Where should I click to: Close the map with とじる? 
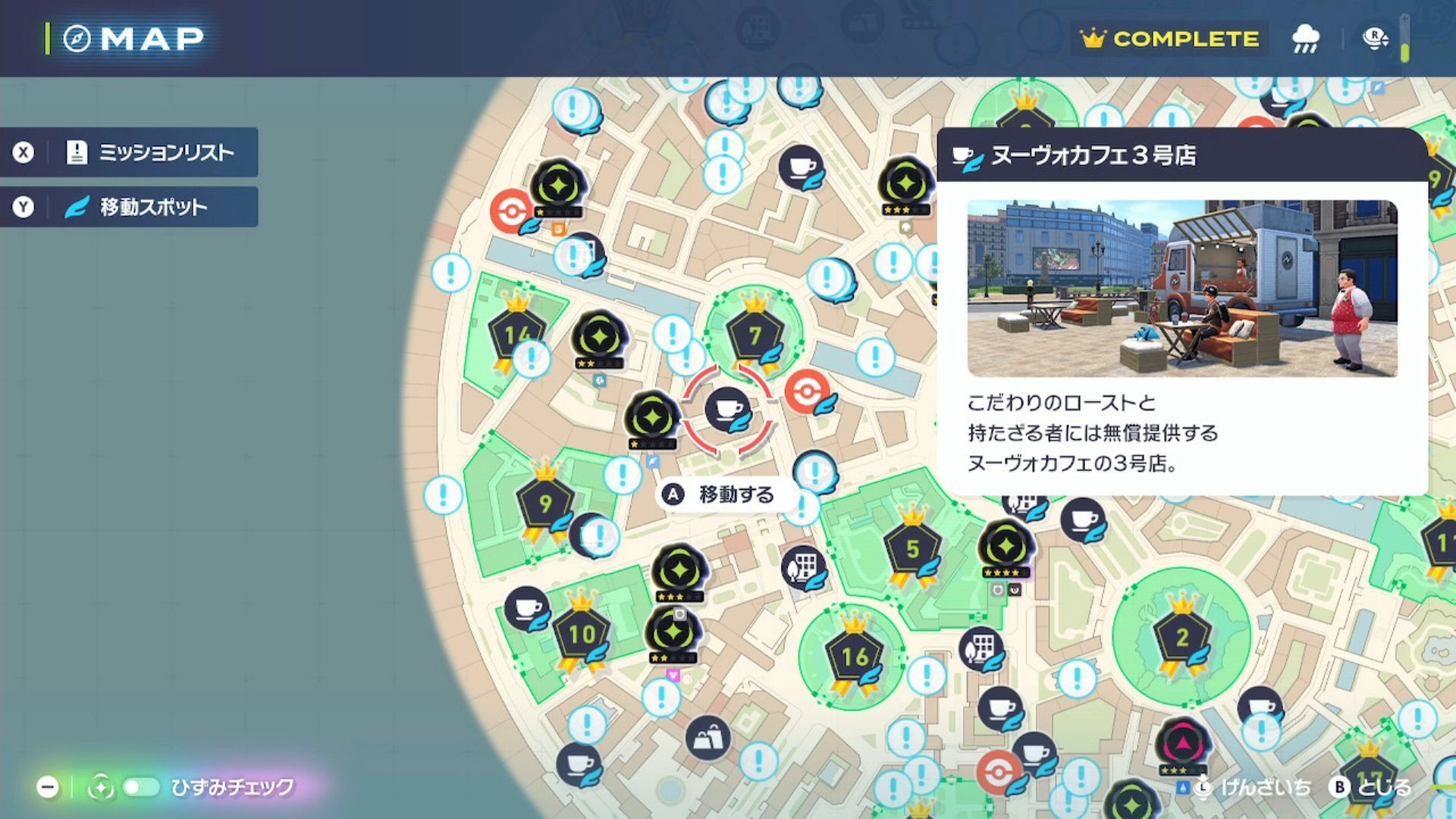1371,787
